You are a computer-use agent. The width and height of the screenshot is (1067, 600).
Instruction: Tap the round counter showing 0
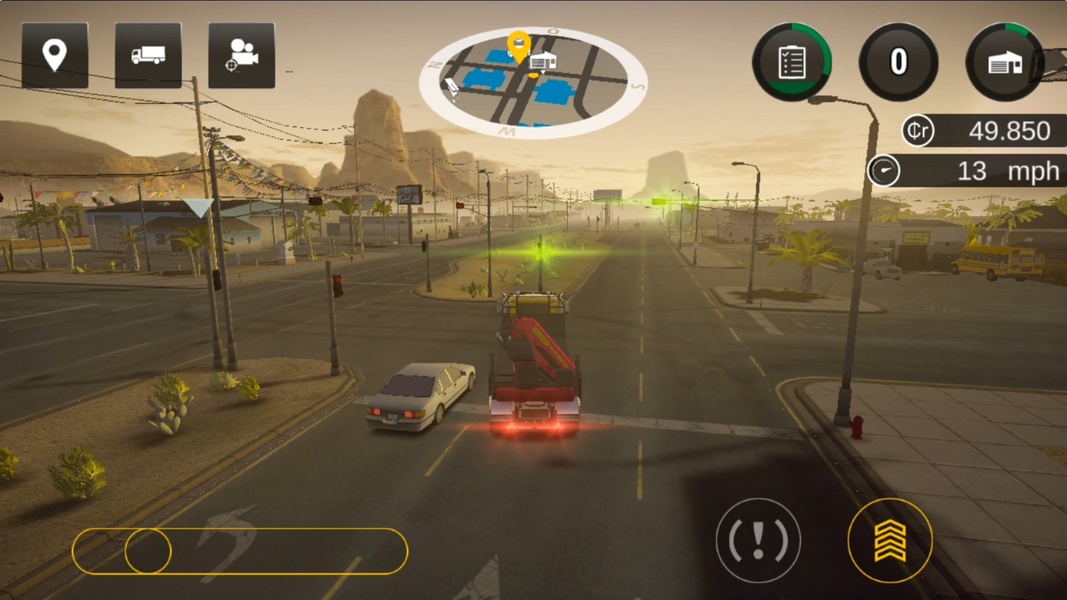point(898,62)
